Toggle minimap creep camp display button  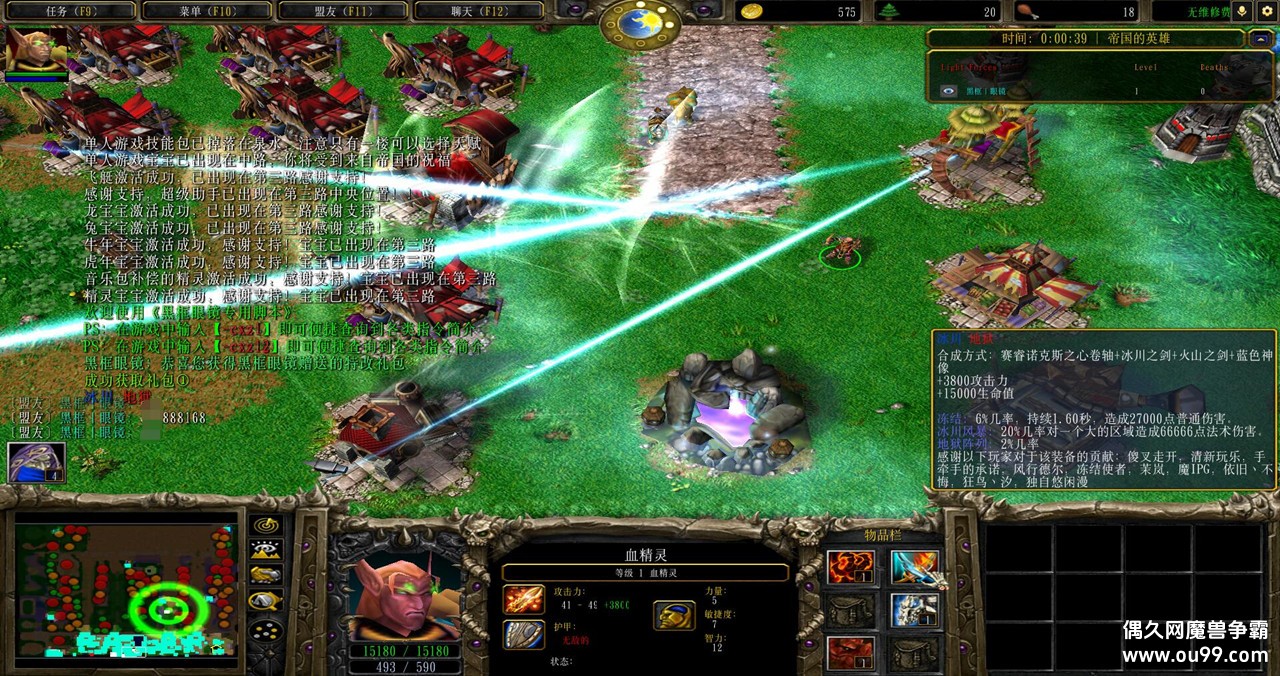(265, 601)
